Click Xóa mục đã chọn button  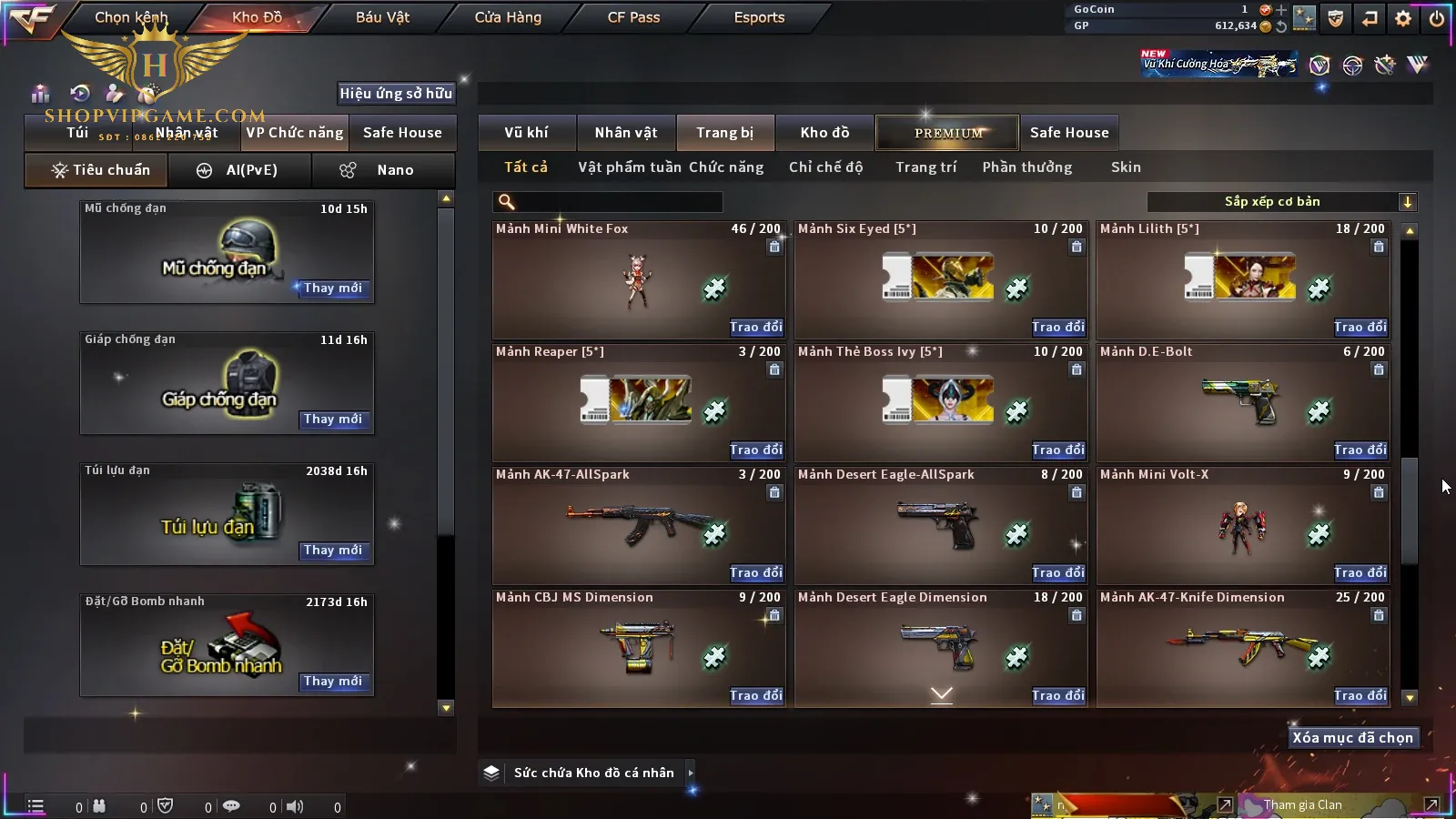(1352, 738)
